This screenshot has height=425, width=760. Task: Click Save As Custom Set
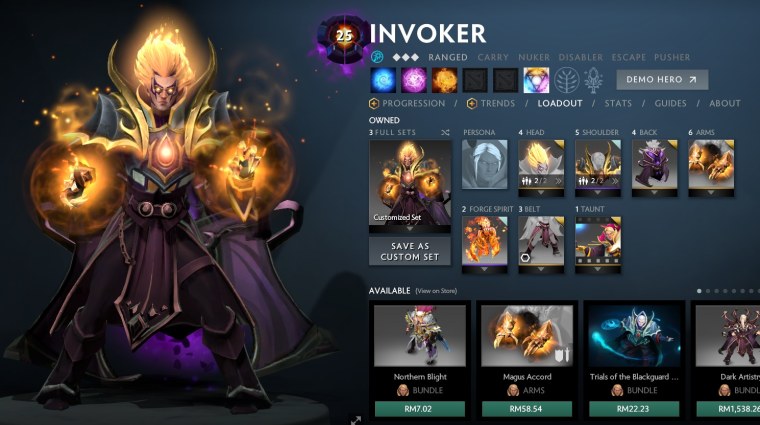pyautogui.click(x=410, y=251)
